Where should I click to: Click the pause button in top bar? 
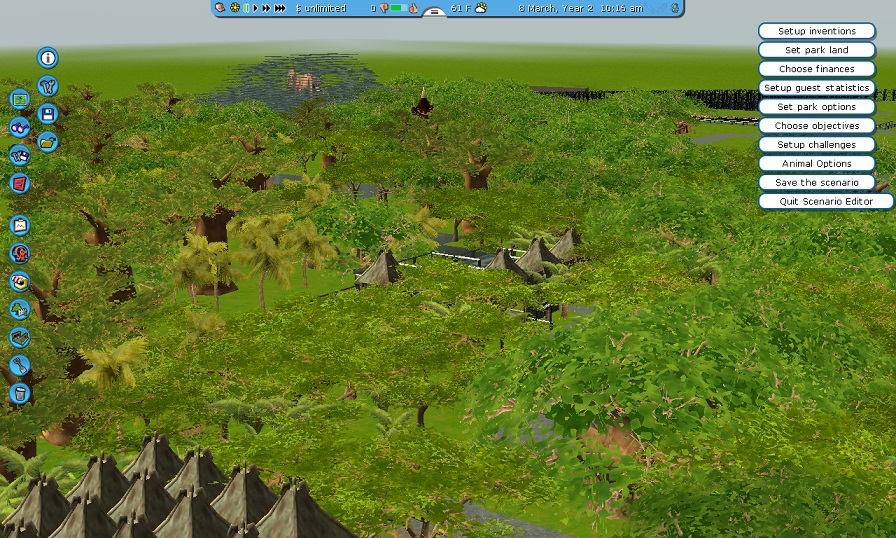tap(246, 8)
